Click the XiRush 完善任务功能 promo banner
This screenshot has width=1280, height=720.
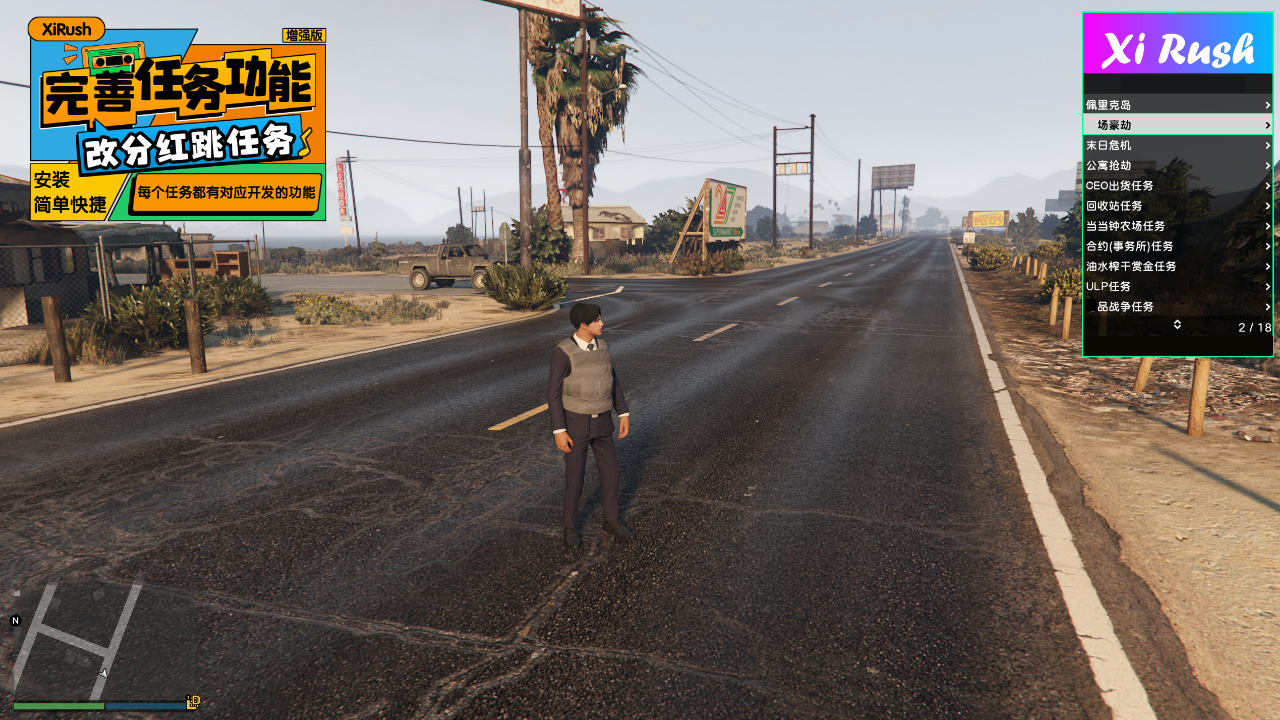177,120
